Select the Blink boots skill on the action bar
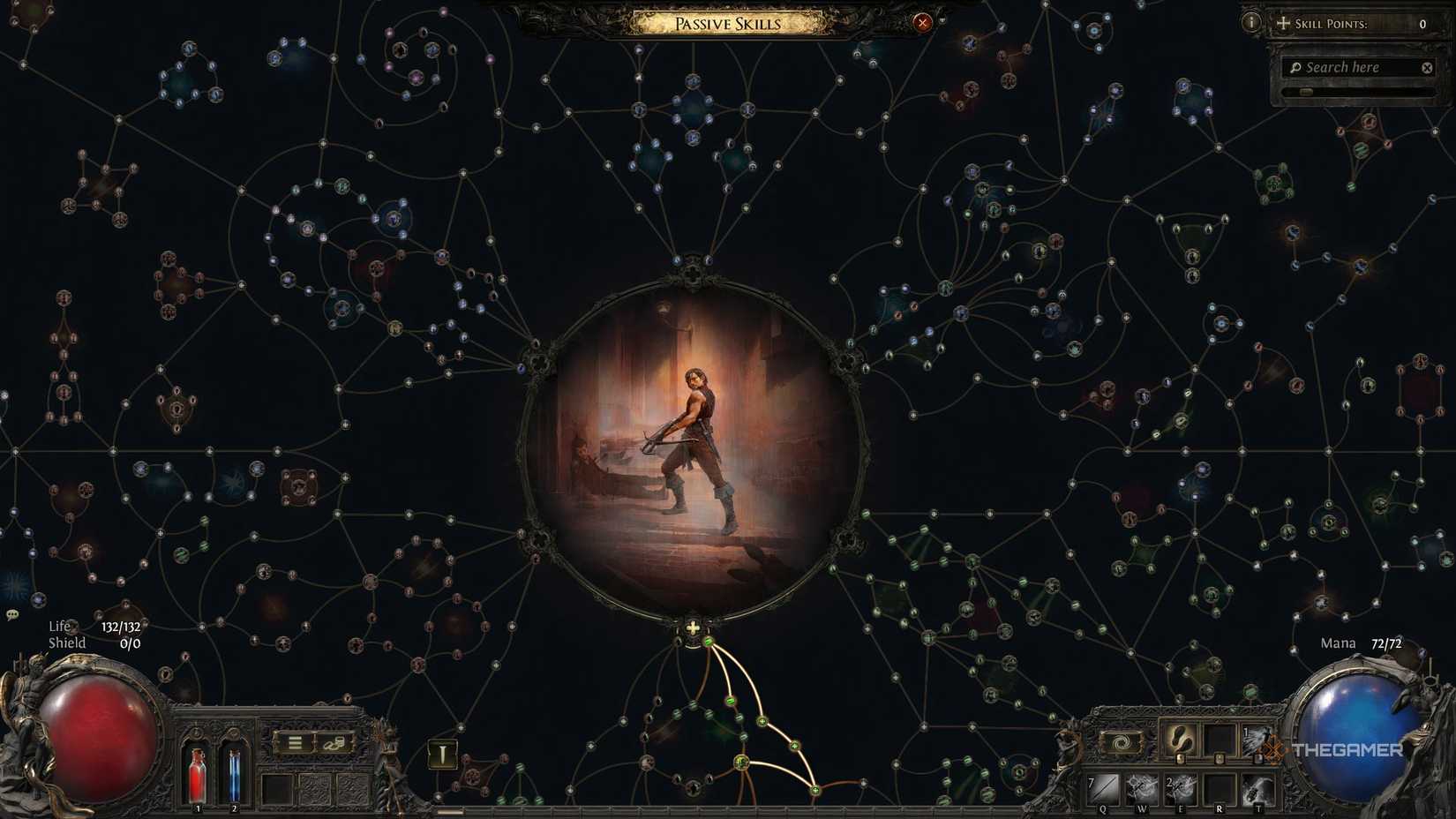Screen dimensions: 1456x819 pyautogui.click(x=1181, y=742)
